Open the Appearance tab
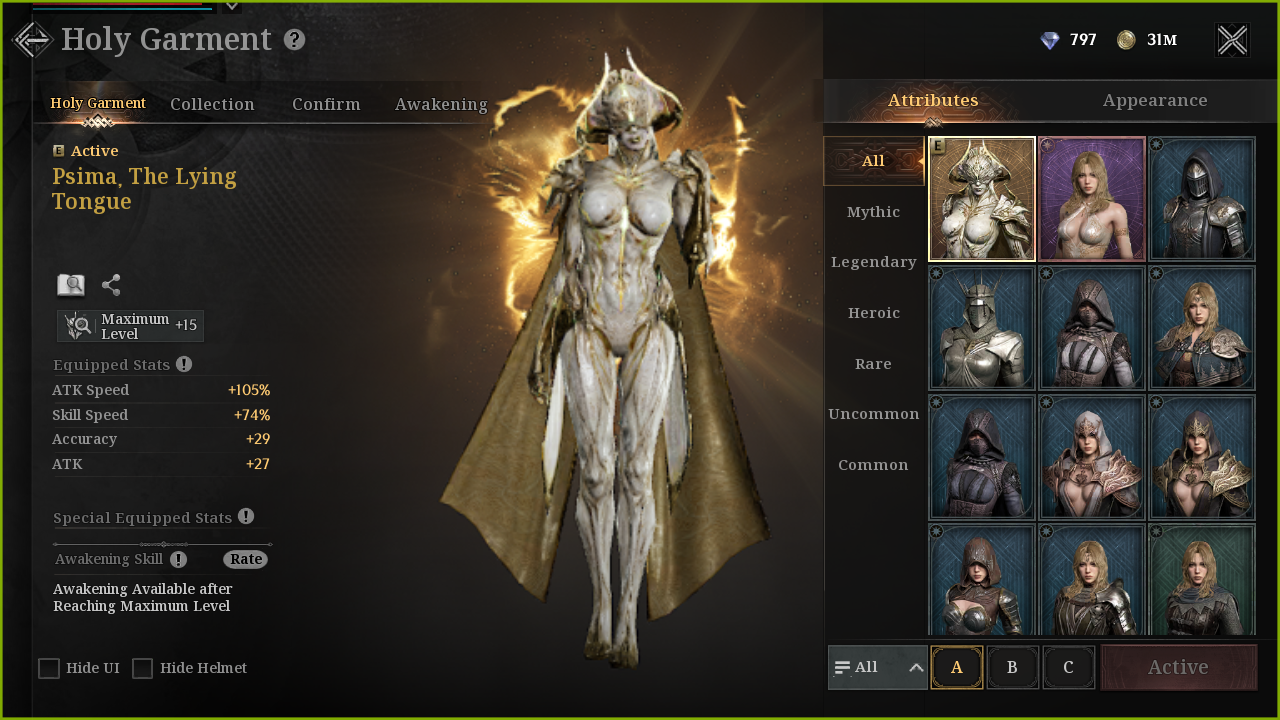 (1155, 101)
